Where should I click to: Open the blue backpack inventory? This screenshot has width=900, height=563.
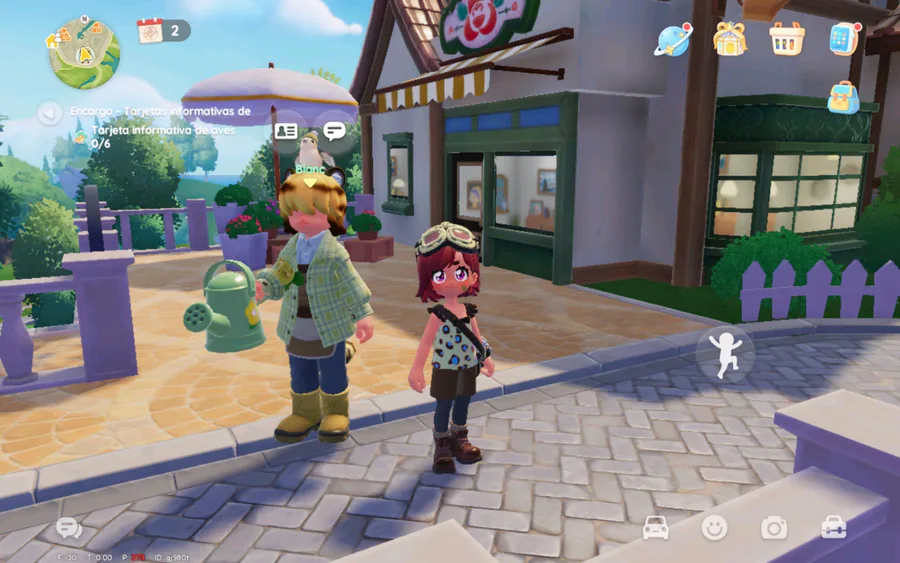(x=843, y=97)
